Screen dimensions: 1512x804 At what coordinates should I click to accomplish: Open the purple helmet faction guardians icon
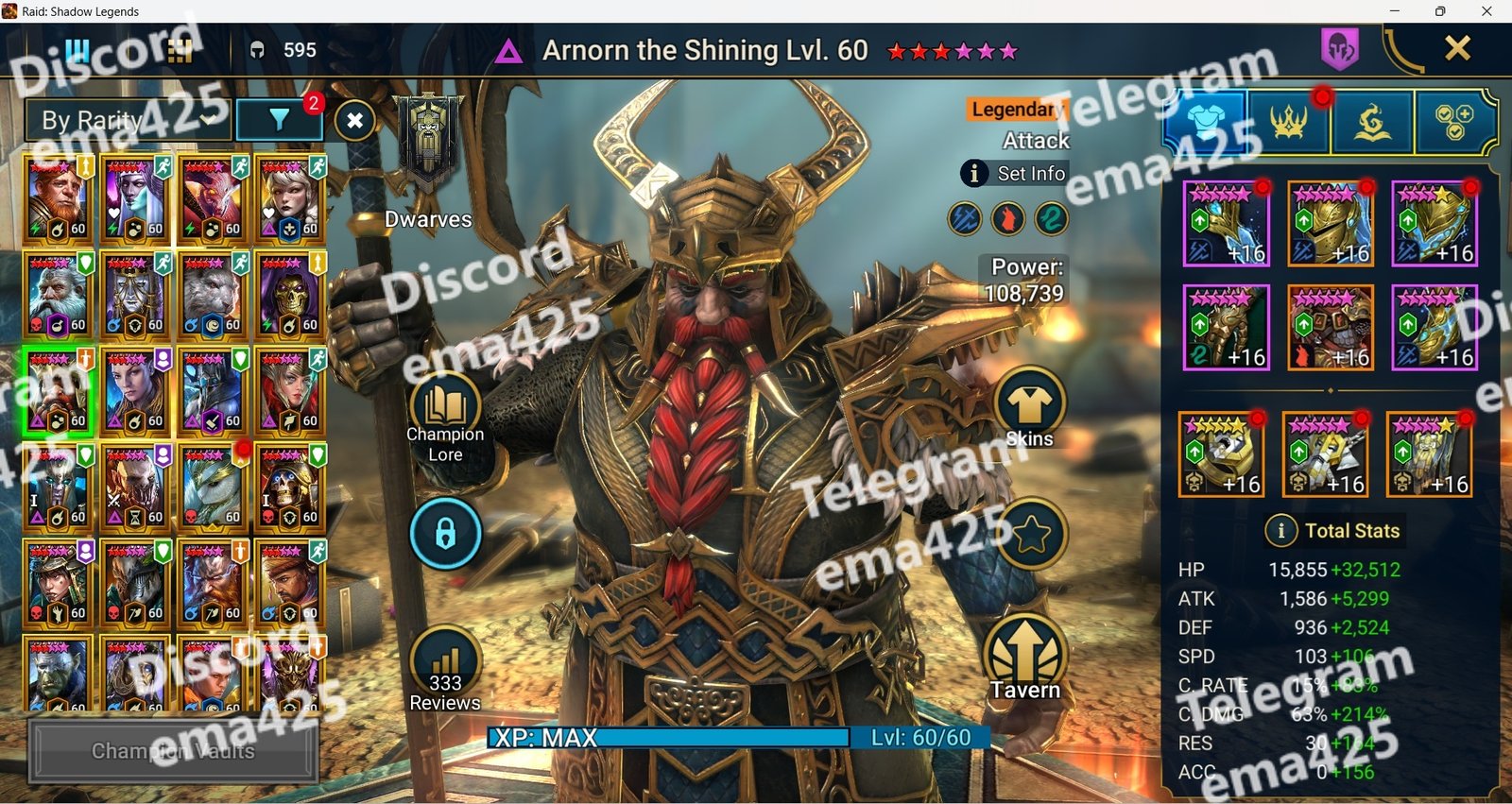1340,48
